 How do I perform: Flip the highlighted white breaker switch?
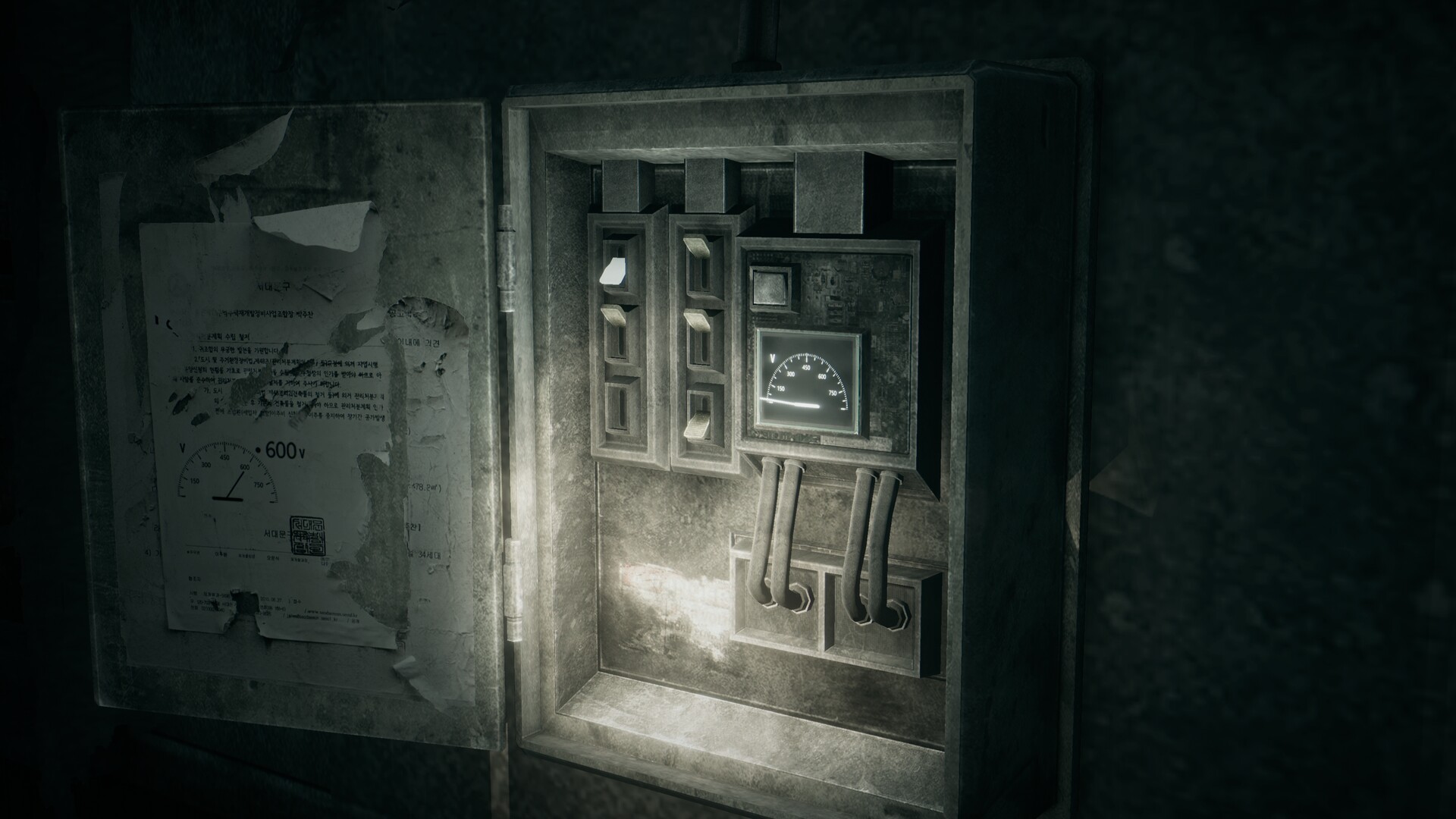pyautogui.click(x=615, y=271)
